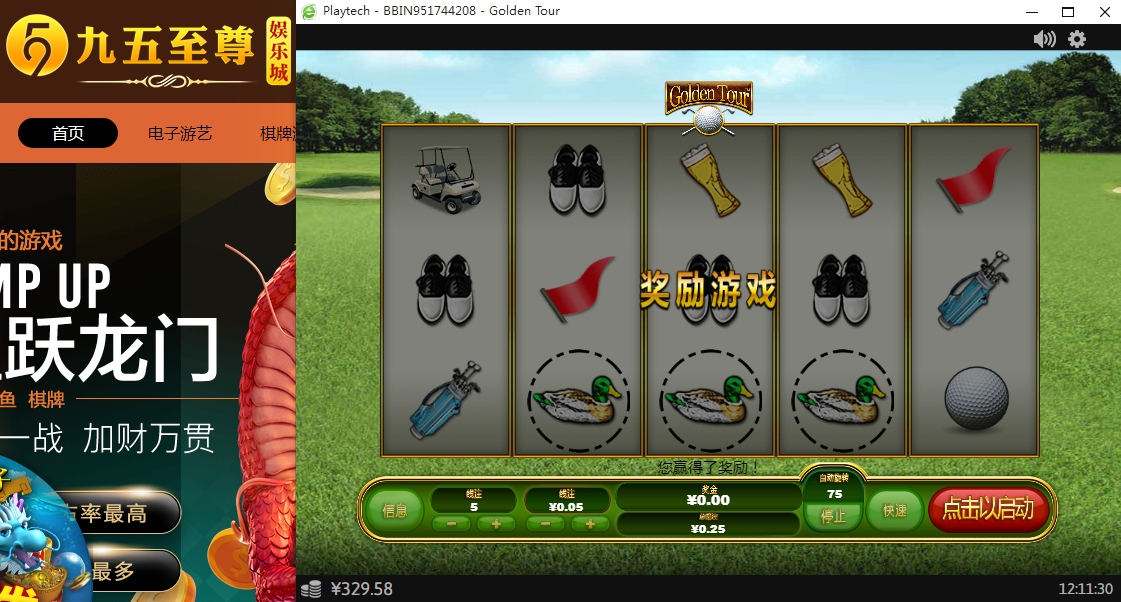Stop auto spin with the 停止 button

833,517
